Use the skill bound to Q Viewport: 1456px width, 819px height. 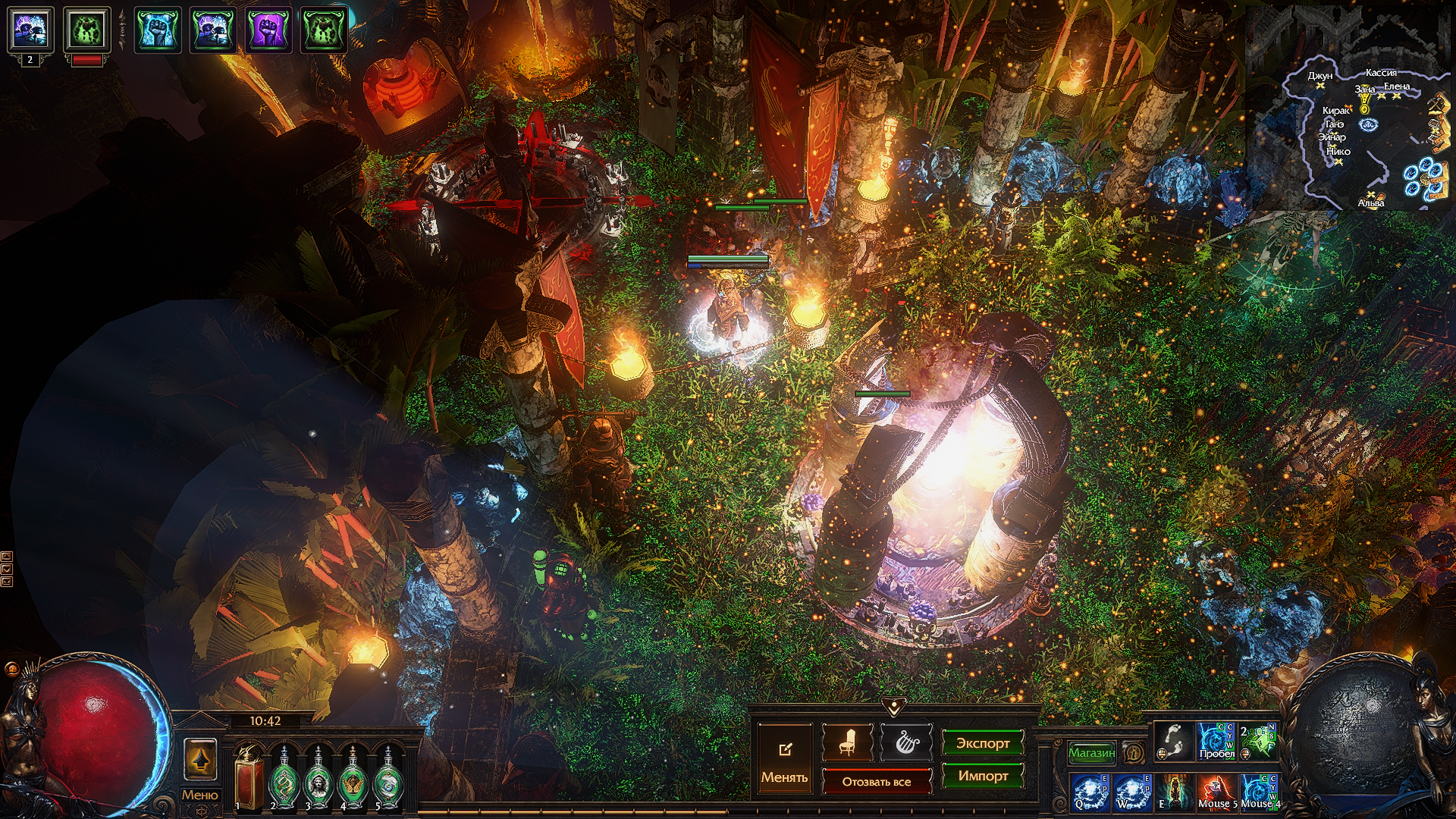pyautogui.click(x=1090, y=792)
